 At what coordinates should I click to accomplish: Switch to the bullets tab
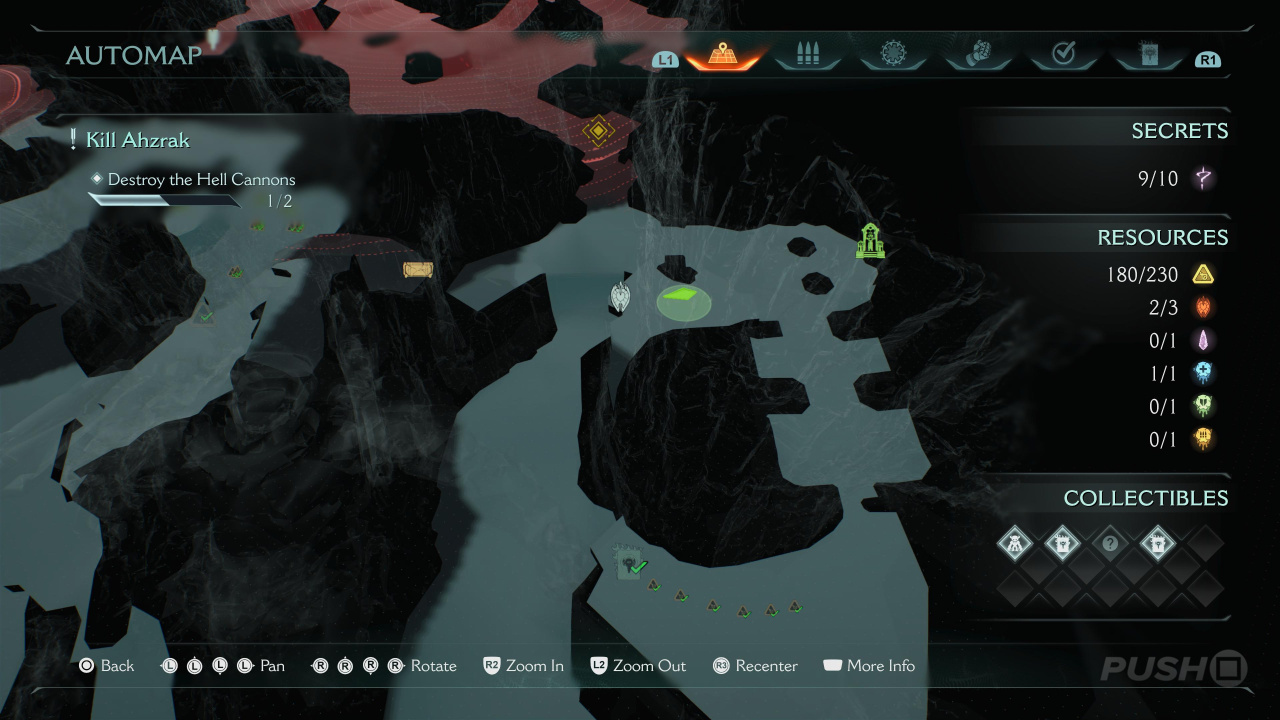click(807, 55)
